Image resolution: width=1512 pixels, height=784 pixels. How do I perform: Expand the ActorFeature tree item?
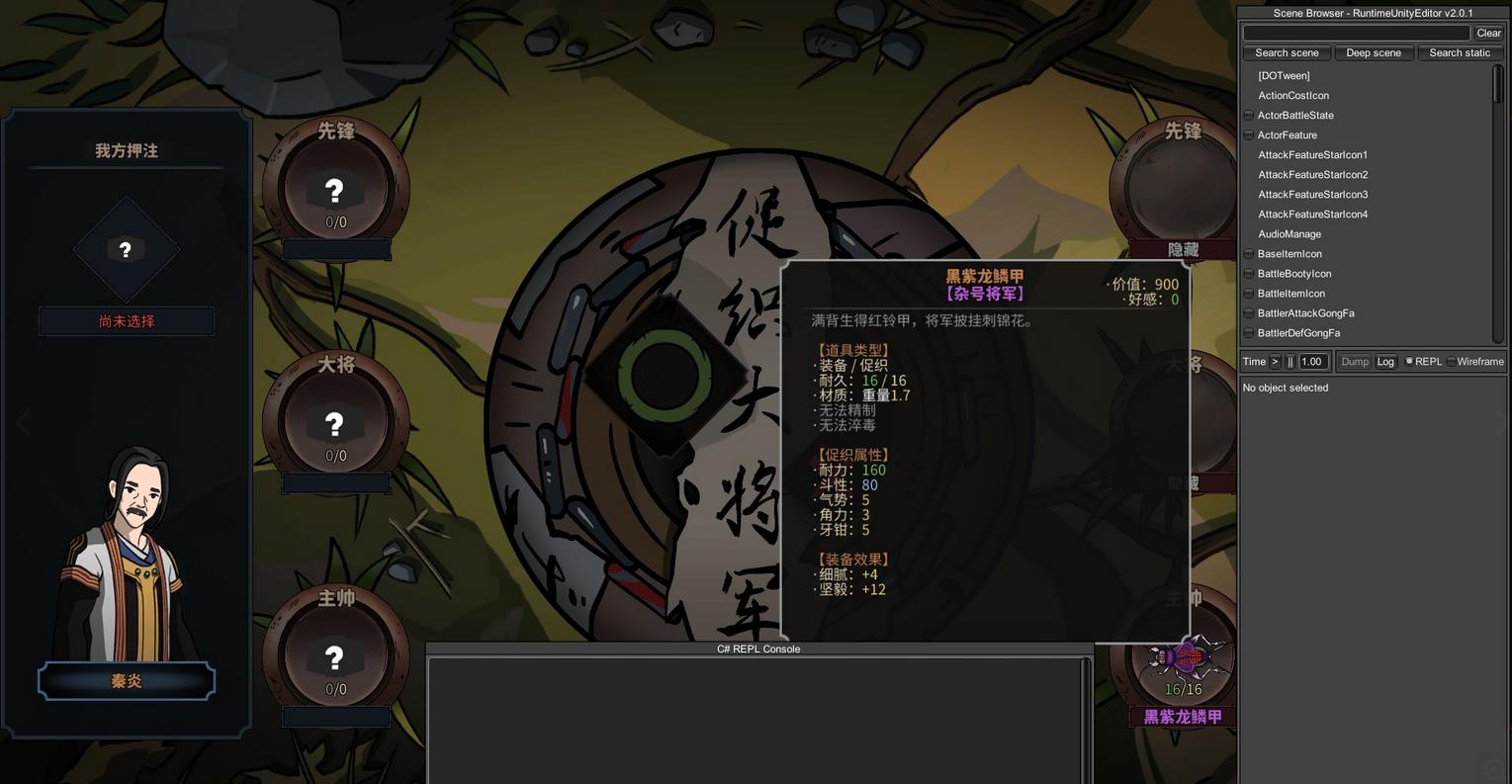pos(1248,134)
